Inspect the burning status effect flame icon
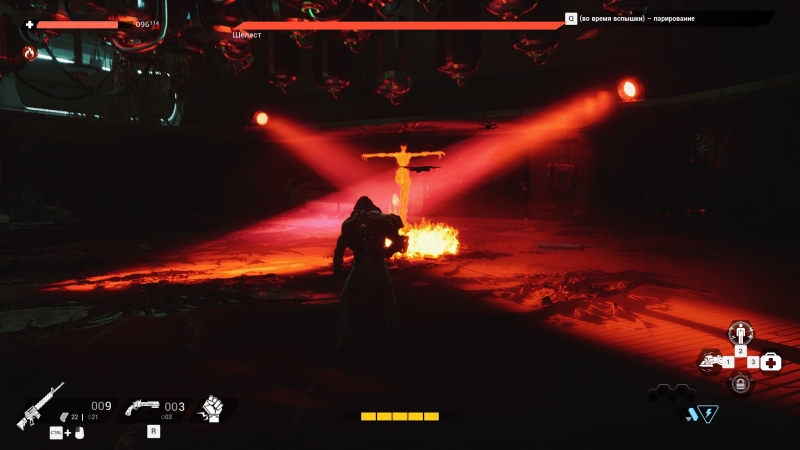The width and height of the screenshot is (800, 450). click(29, 53)
